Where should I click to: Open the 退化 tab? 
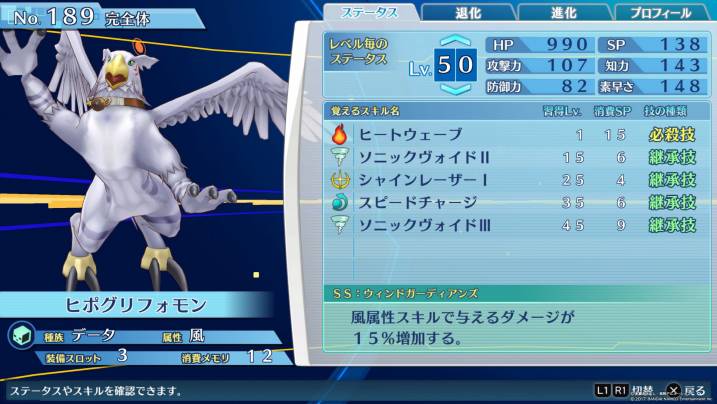click(469, 12)
